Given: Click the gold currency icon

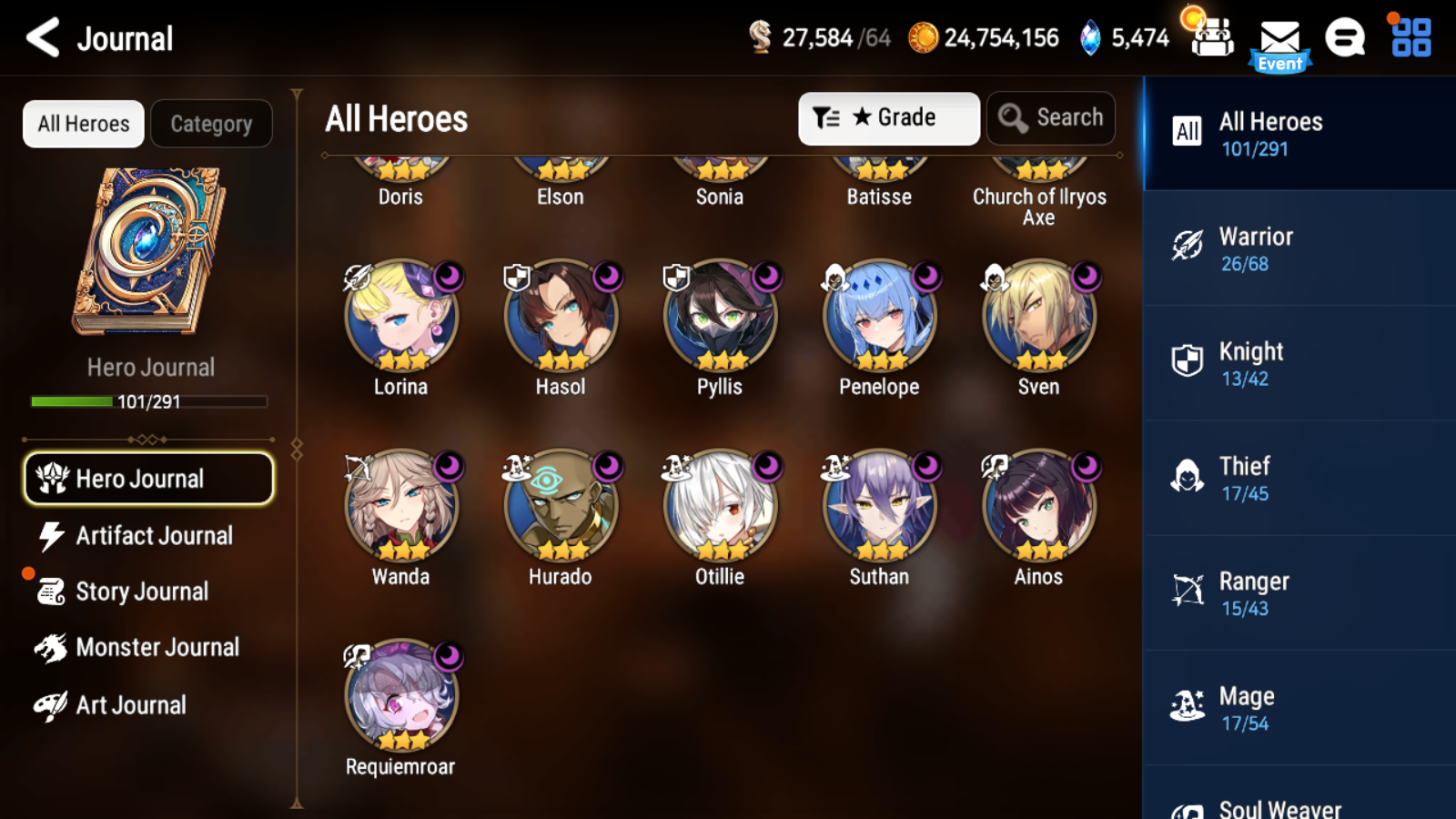Looking at the screenshot, I should click(x=925, y=38).
